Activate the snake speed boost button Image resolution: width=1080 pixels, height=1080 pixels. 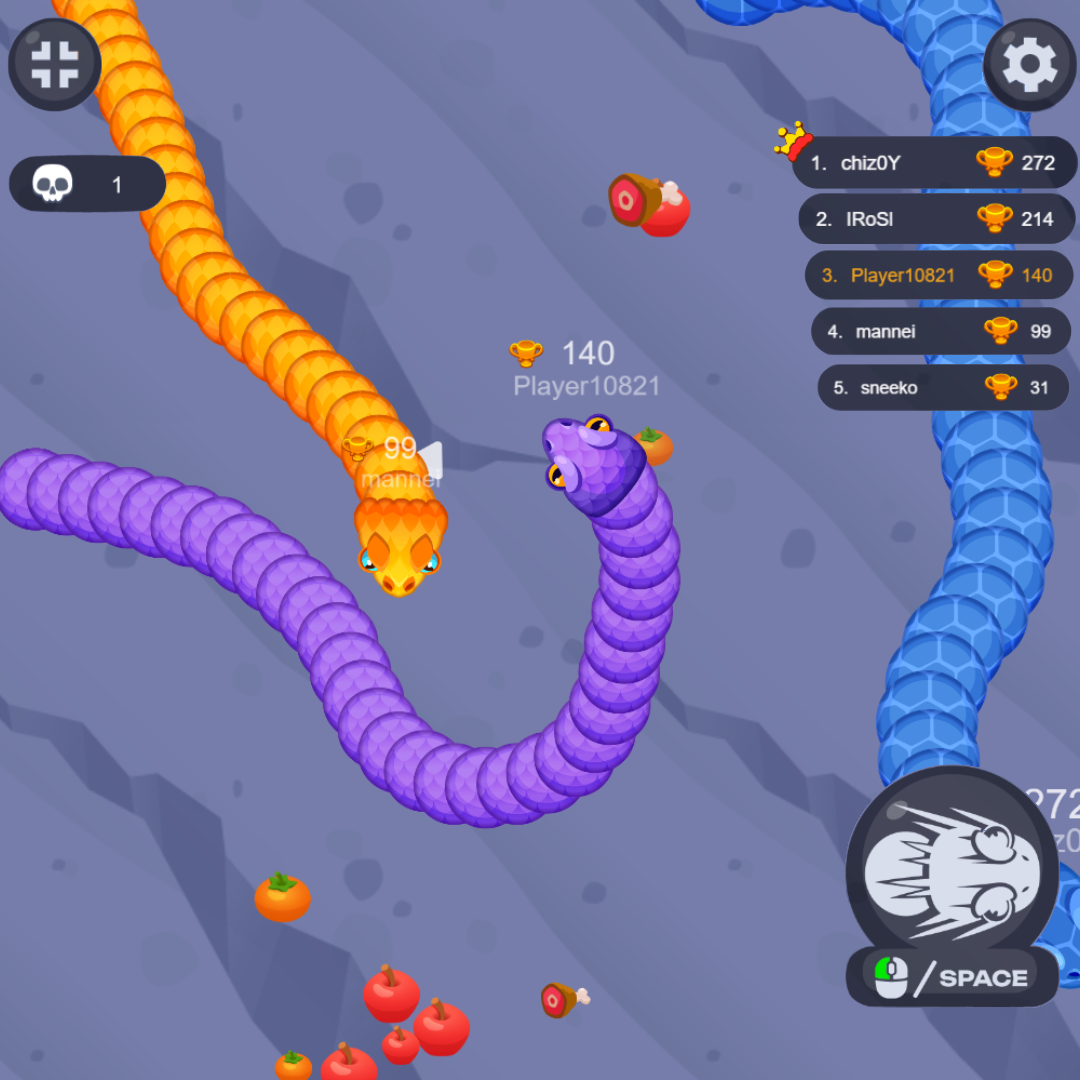(951, 872)
